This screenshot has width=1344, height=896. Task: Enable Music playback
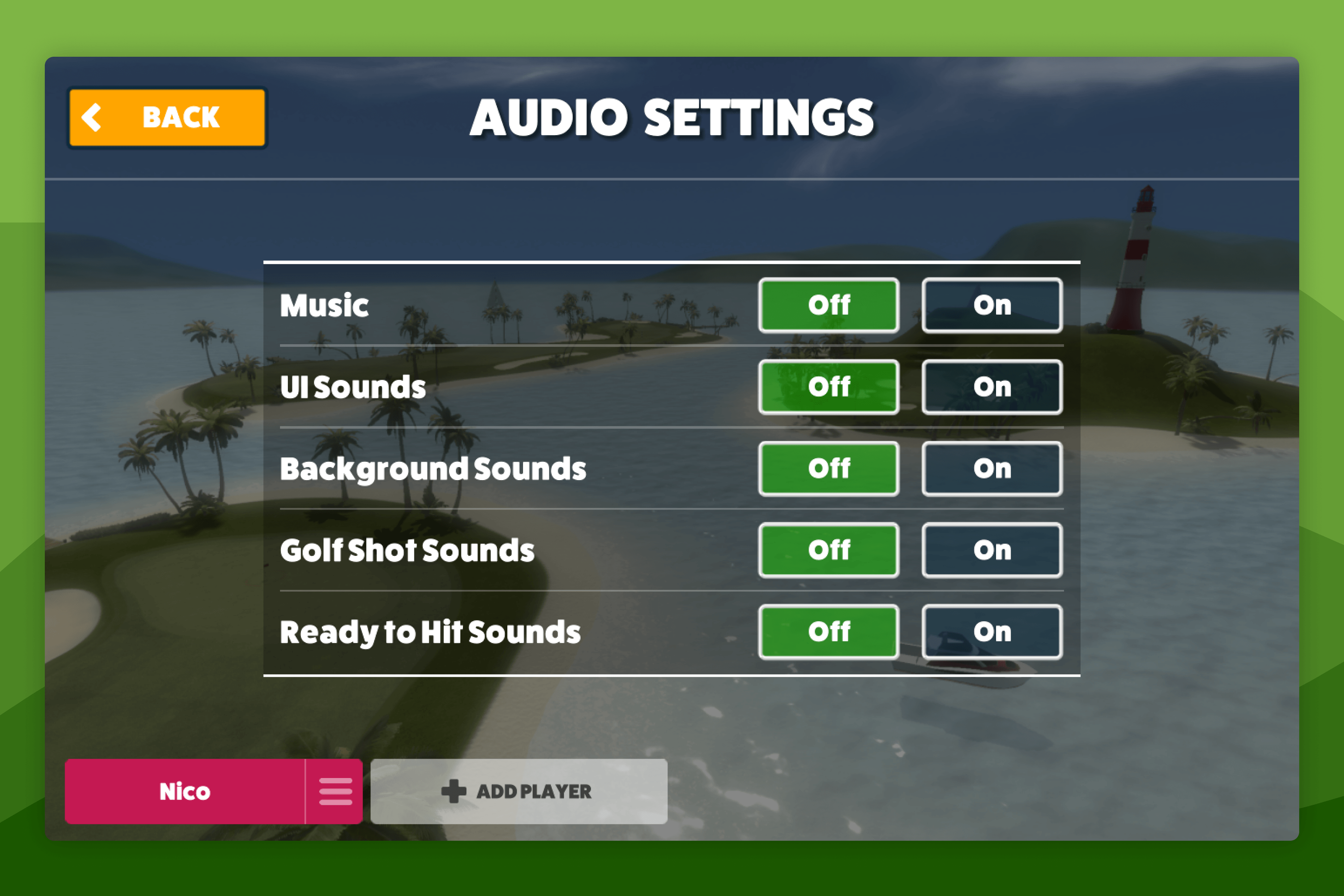(x=992, y=305)
